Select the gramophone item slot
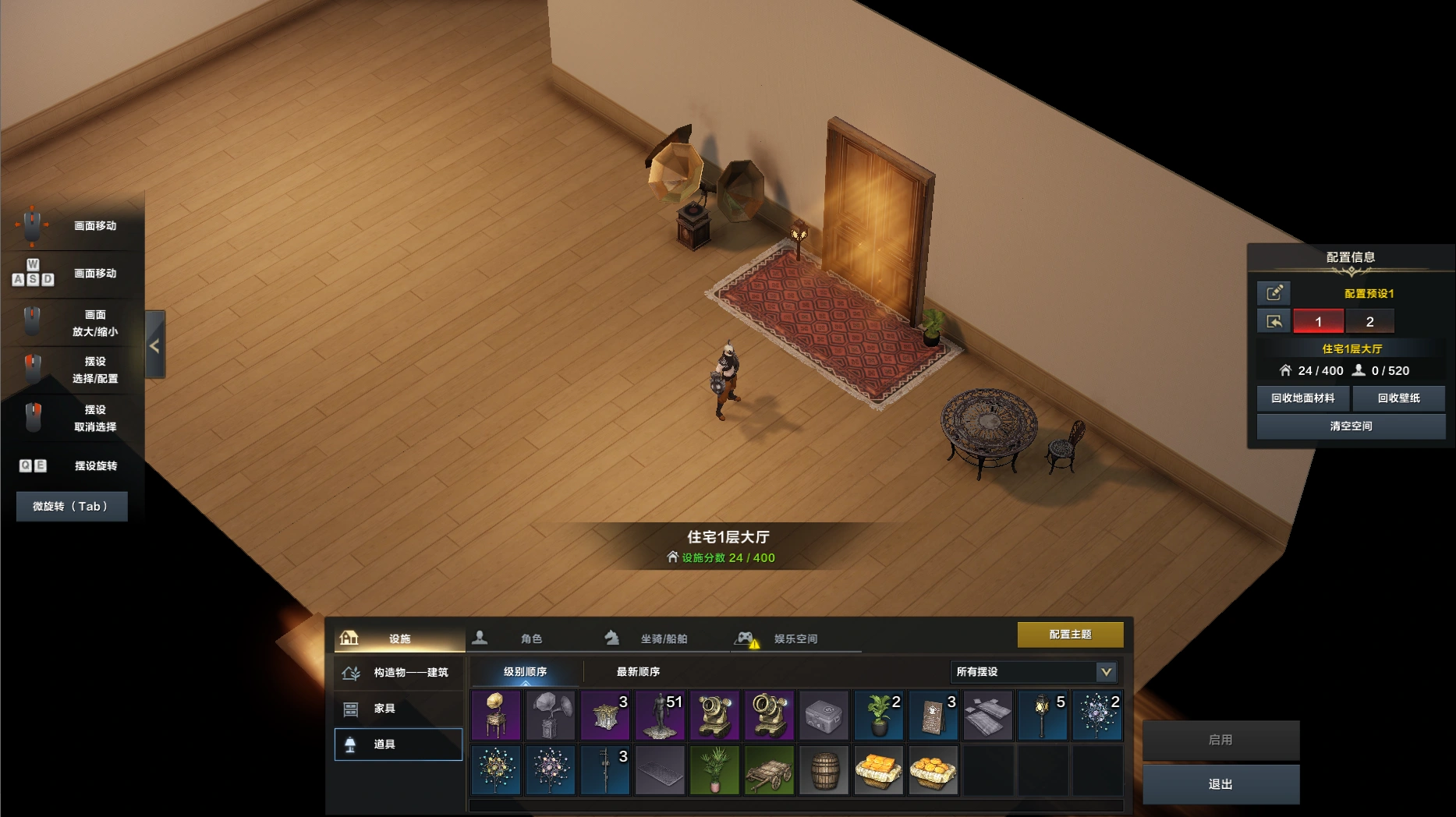Viewport: 1456px width, 817px height. click(x=496, y=715)
